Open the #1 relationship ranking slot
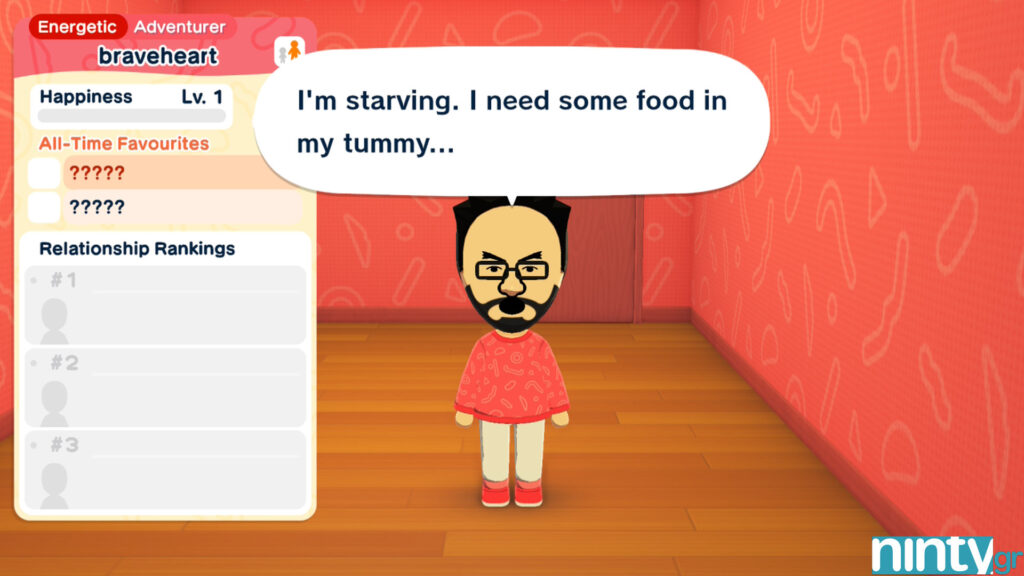The image size is (1024, 576). (165, 304)
